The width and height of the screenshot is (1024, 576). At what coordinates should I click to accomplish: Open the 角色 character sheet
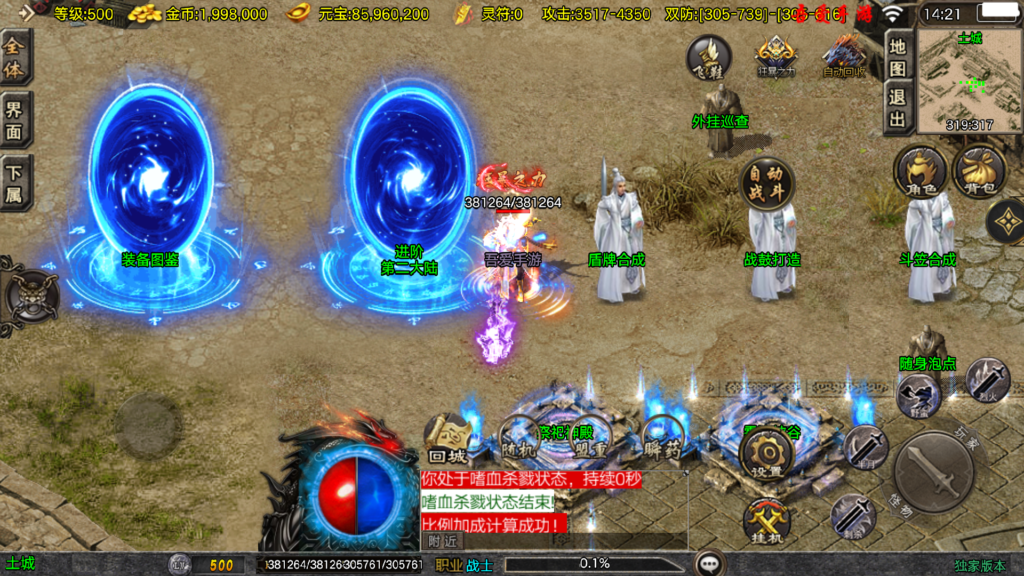(920, 171)
